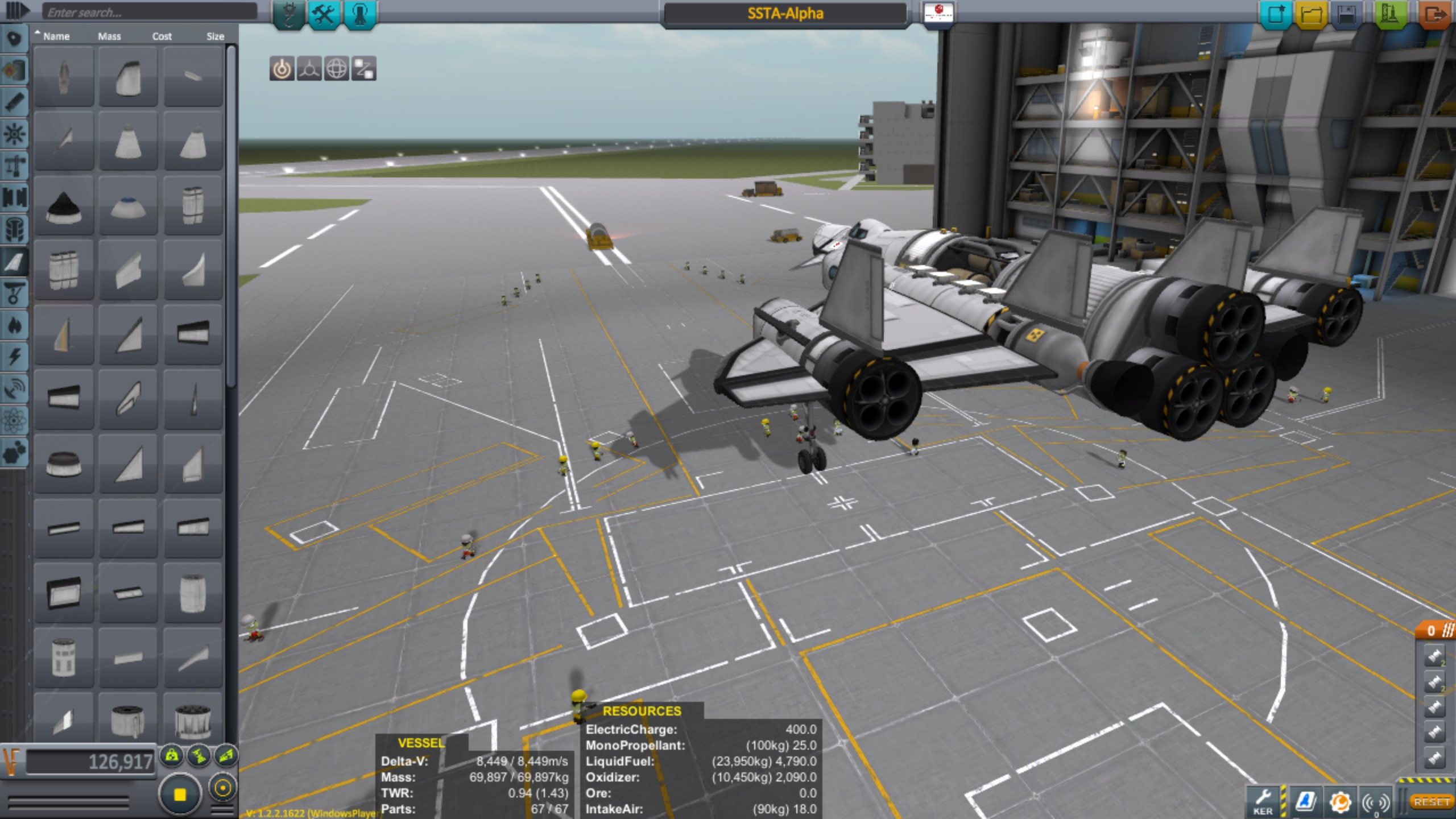
Task: Reset the staging with the RESET button
Action: [1432, 802]
